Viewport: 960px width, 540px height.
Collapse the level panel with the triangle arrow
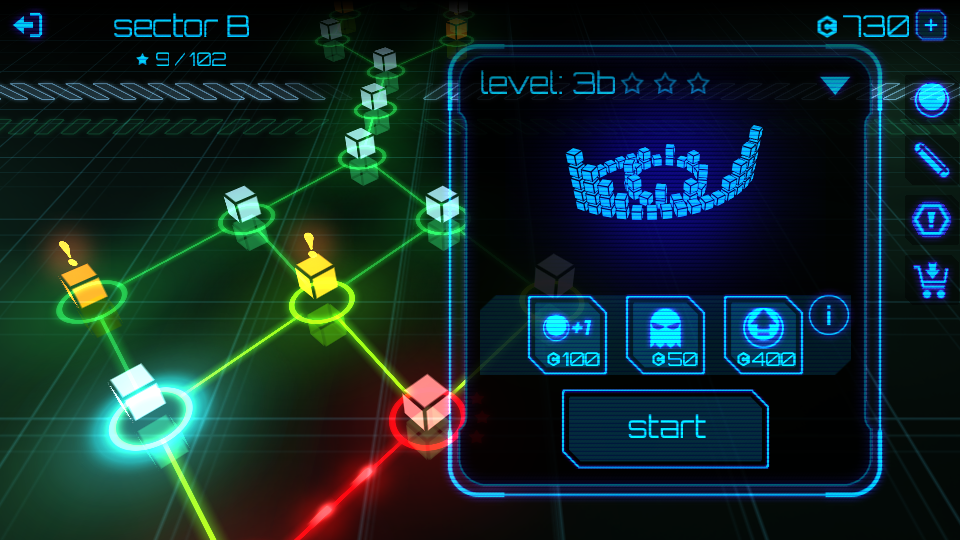[834, 86]
